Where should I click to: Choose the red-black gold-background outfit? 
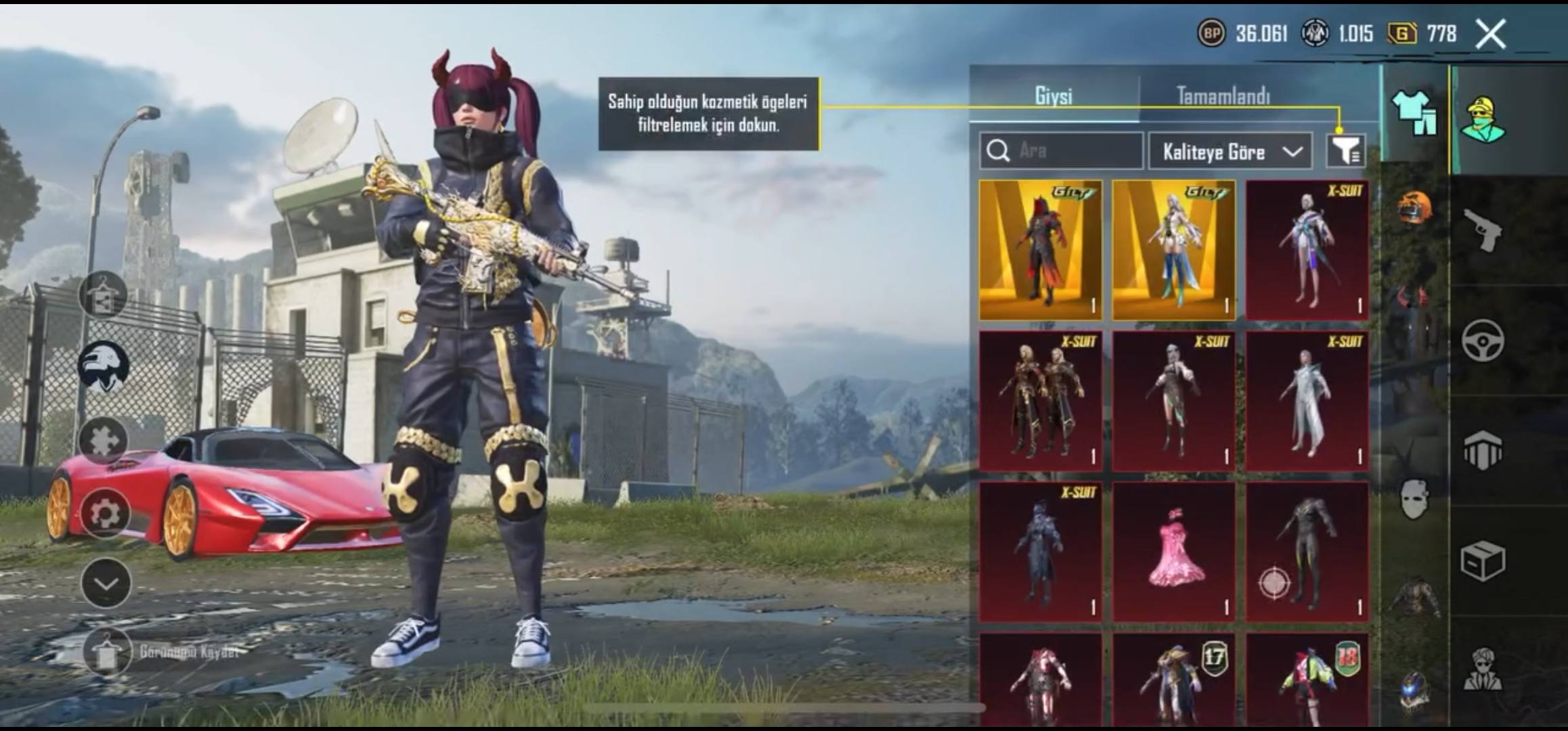pyautogui.click(x=1041, y=250)
